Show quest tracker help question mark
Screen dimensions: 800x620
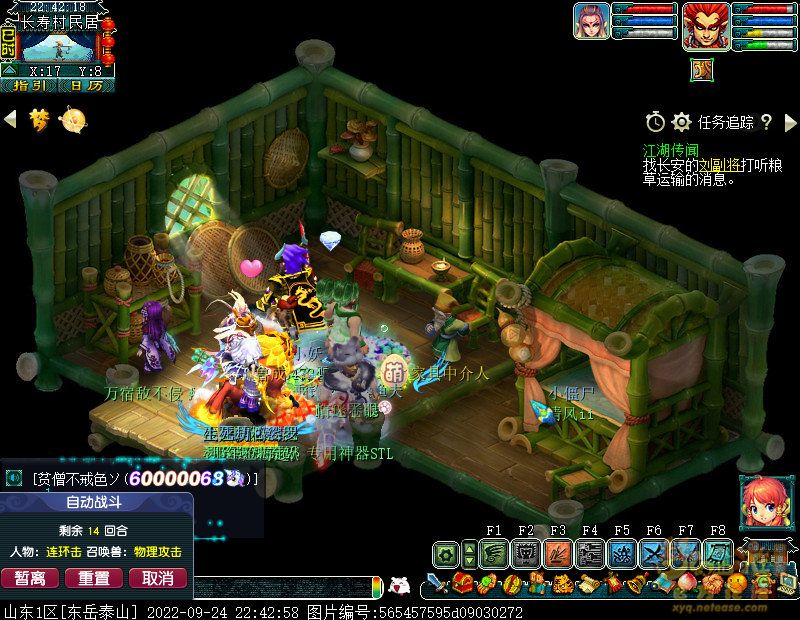(x=766, y=122)
